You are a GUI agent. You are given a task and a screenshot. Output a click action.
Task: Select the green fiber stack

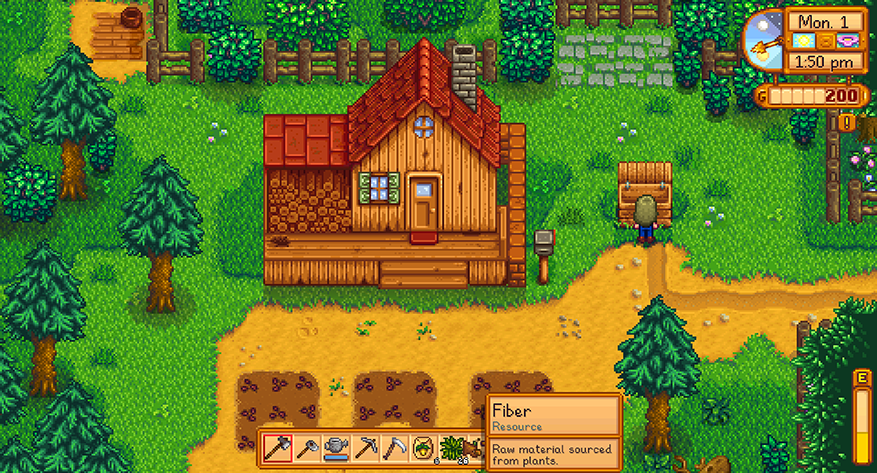(453, 448)
